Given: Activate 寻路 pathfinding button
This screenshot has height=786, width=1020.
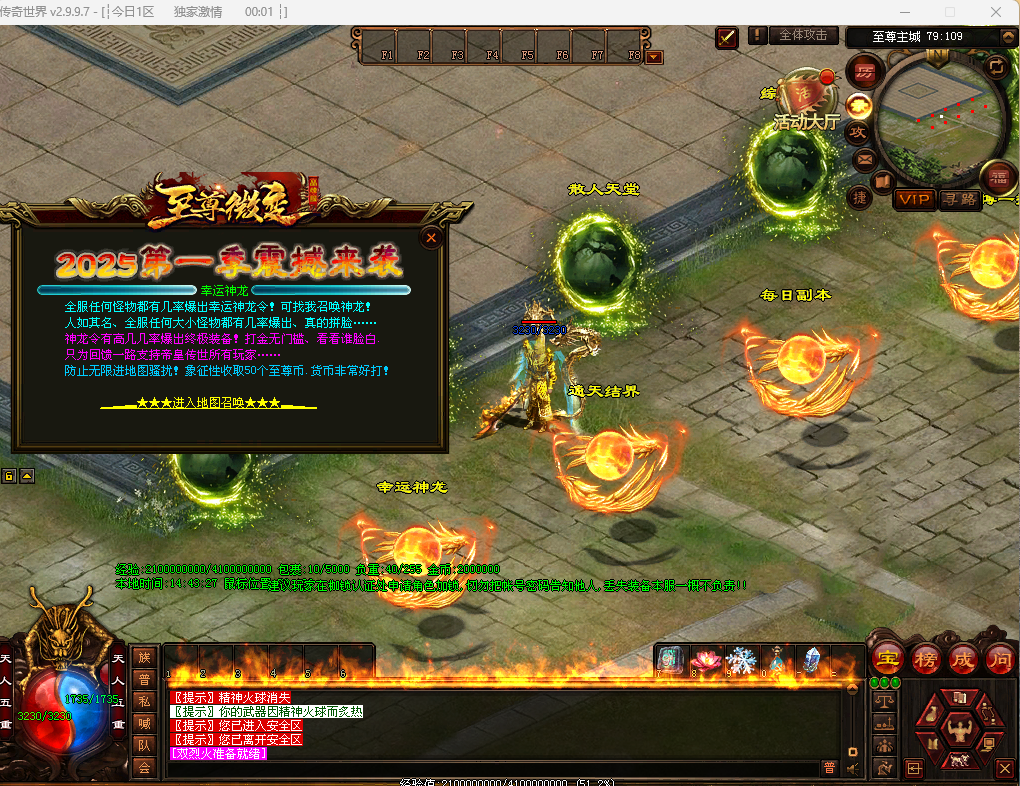Looking at the screenshot, I should point(959,199).
